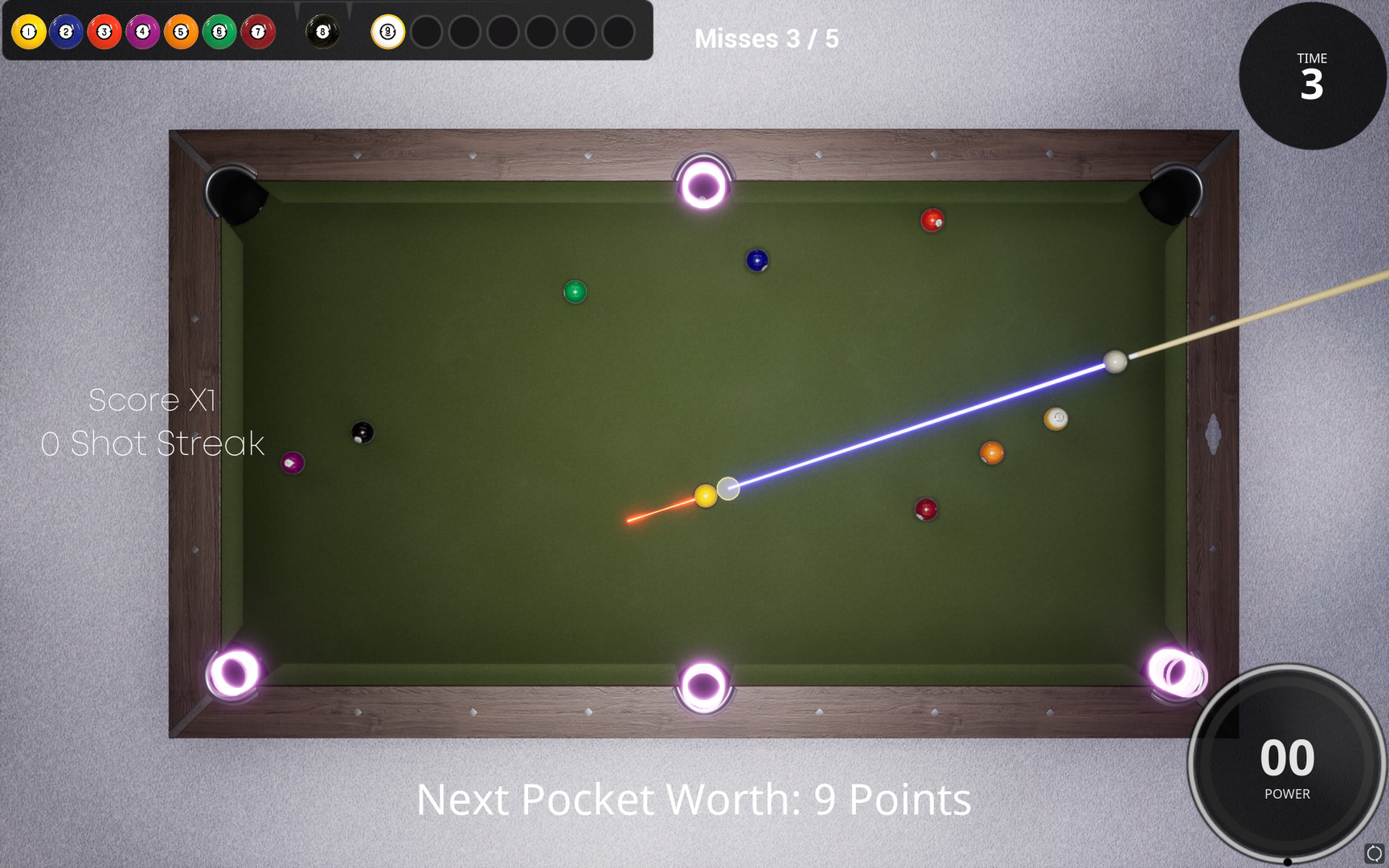Click the Misses 3 / 5 counter
The width and height of the screenshot is (1389, 868).
pyautogui.click(x=766, y=39)
